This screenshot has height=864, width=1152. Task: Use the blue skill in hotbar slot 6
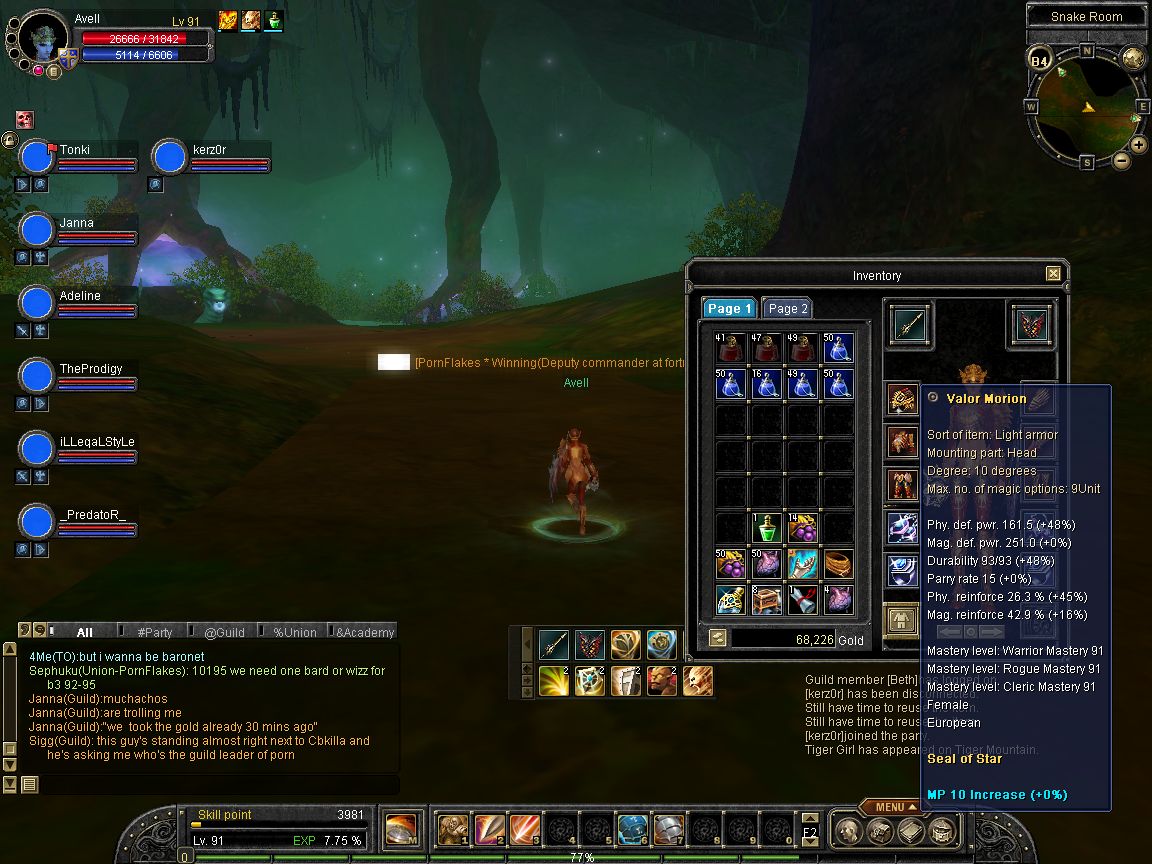point(632,829)
